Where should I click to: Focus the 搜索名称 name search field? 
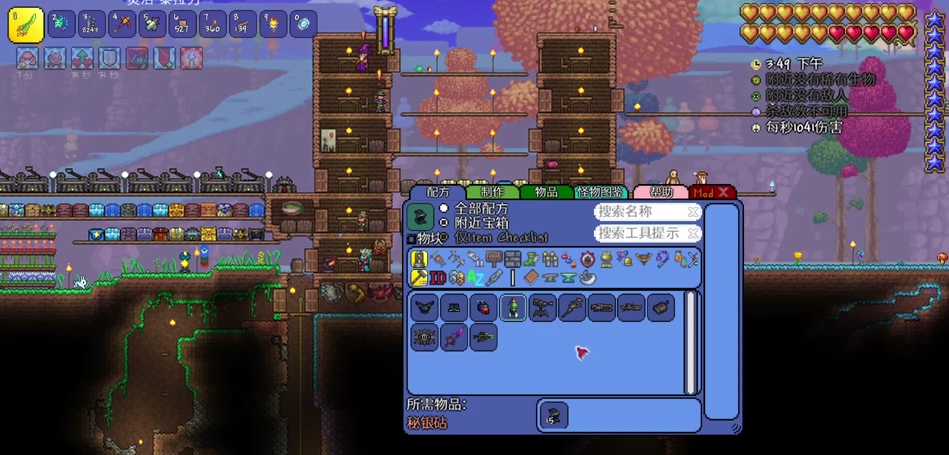point(647,212)
